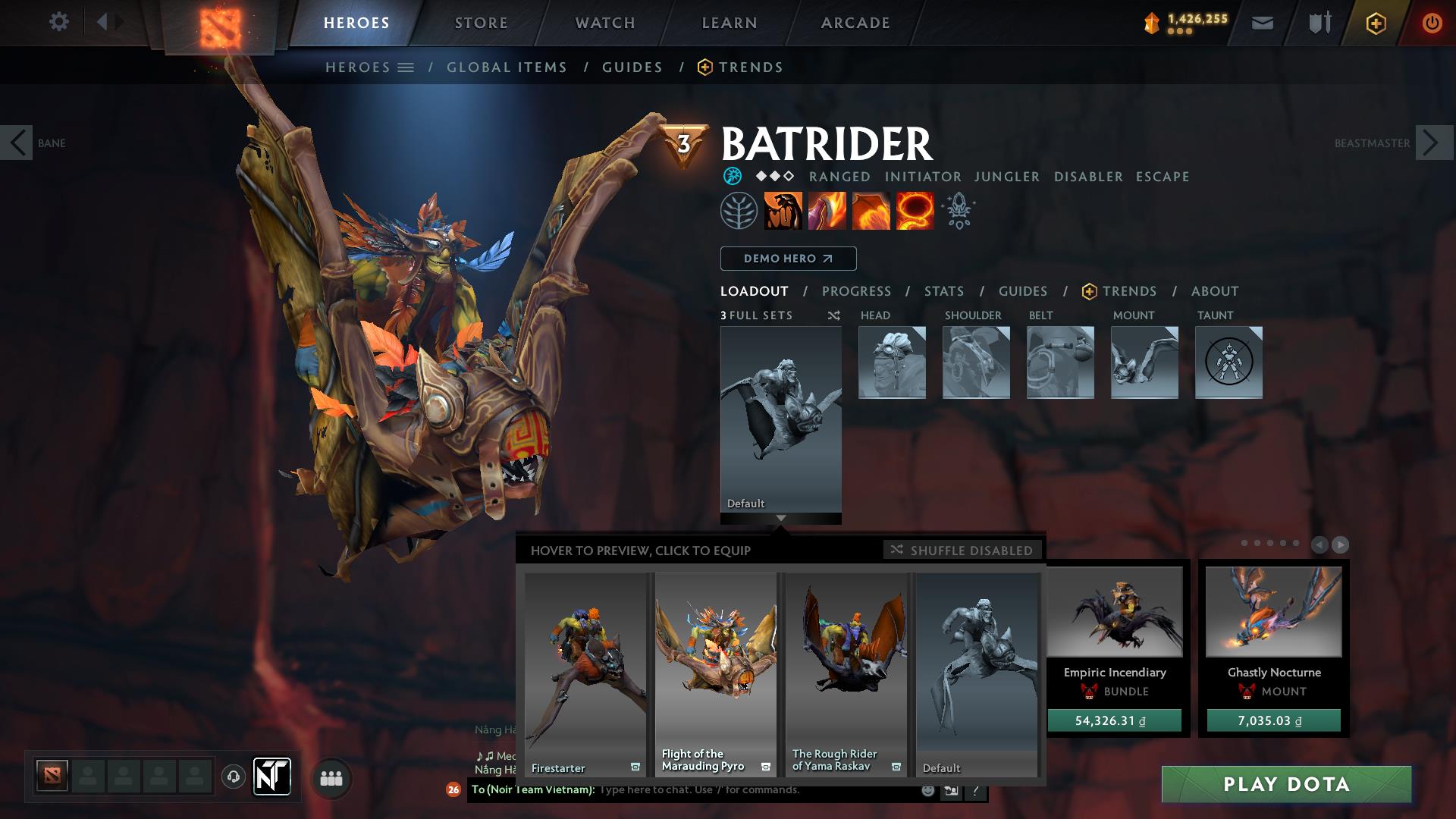Open the hamburger menu beside Heroes
This screenshot has height=819, width=1456.
click(405, 67)
